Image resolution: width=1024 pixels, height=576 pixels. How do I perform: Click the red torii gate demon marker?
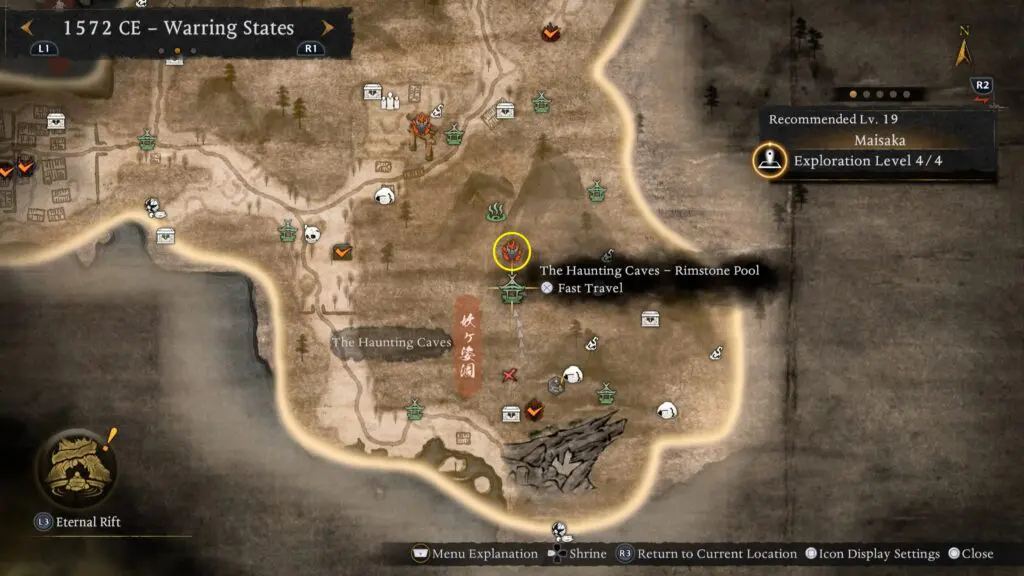click(418, 128)
